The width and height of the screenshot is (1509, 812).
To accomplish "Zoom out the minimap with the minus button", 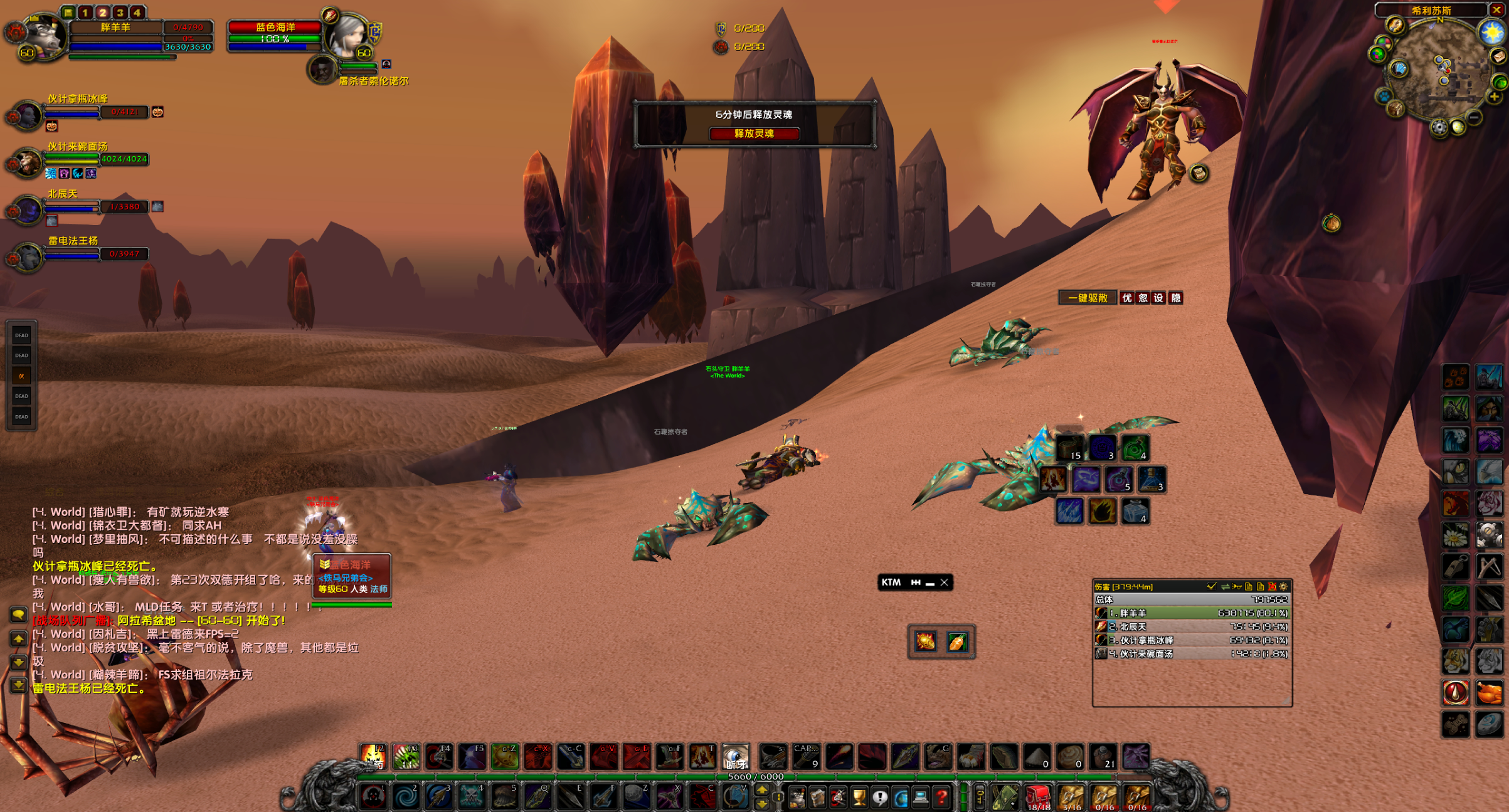I will [1475, 117].
